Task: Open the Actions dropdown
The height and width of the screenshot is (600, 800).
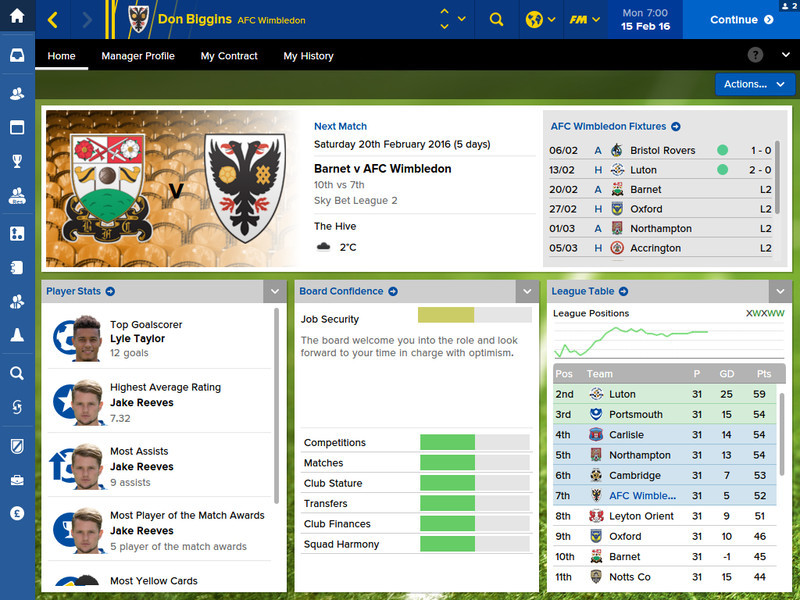Action: click(755, 84)
